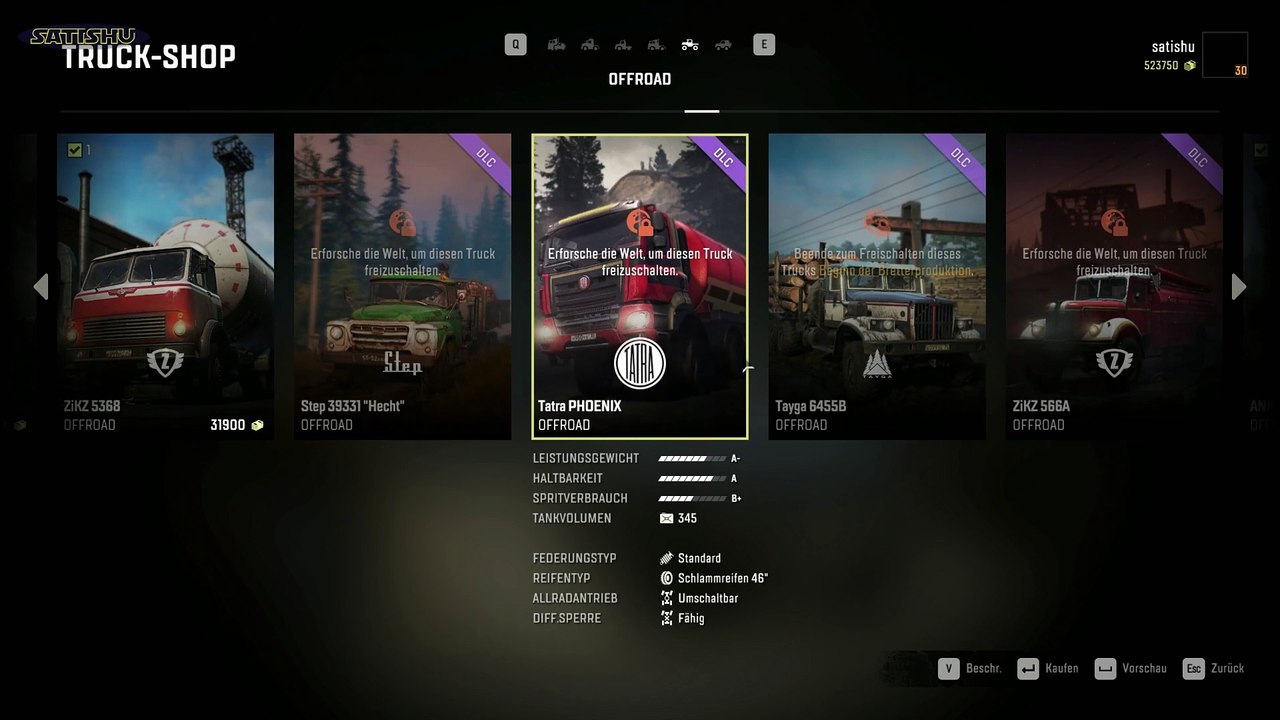Select the ZiKZ 566A truck card
Viewport: 1280px width, 720px height.
click(1114, 286)
